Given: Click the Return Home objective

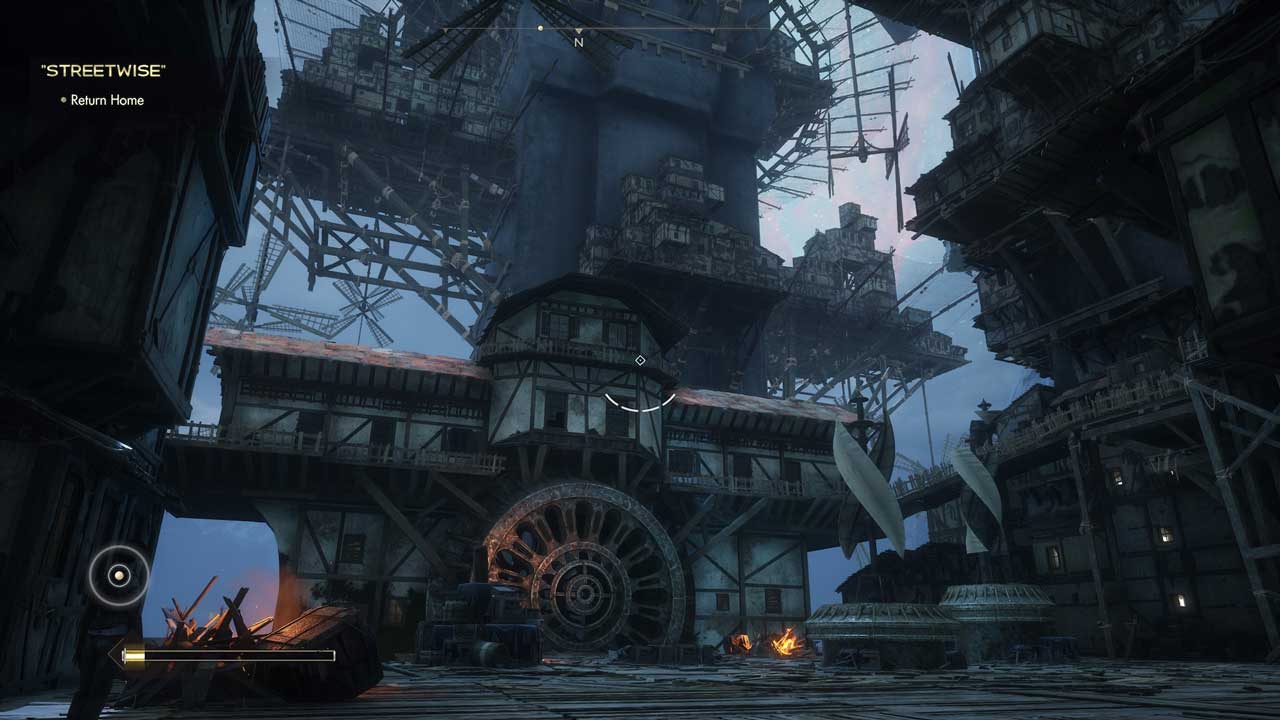Looking at the screenshot, I should [x=107, y=100].
